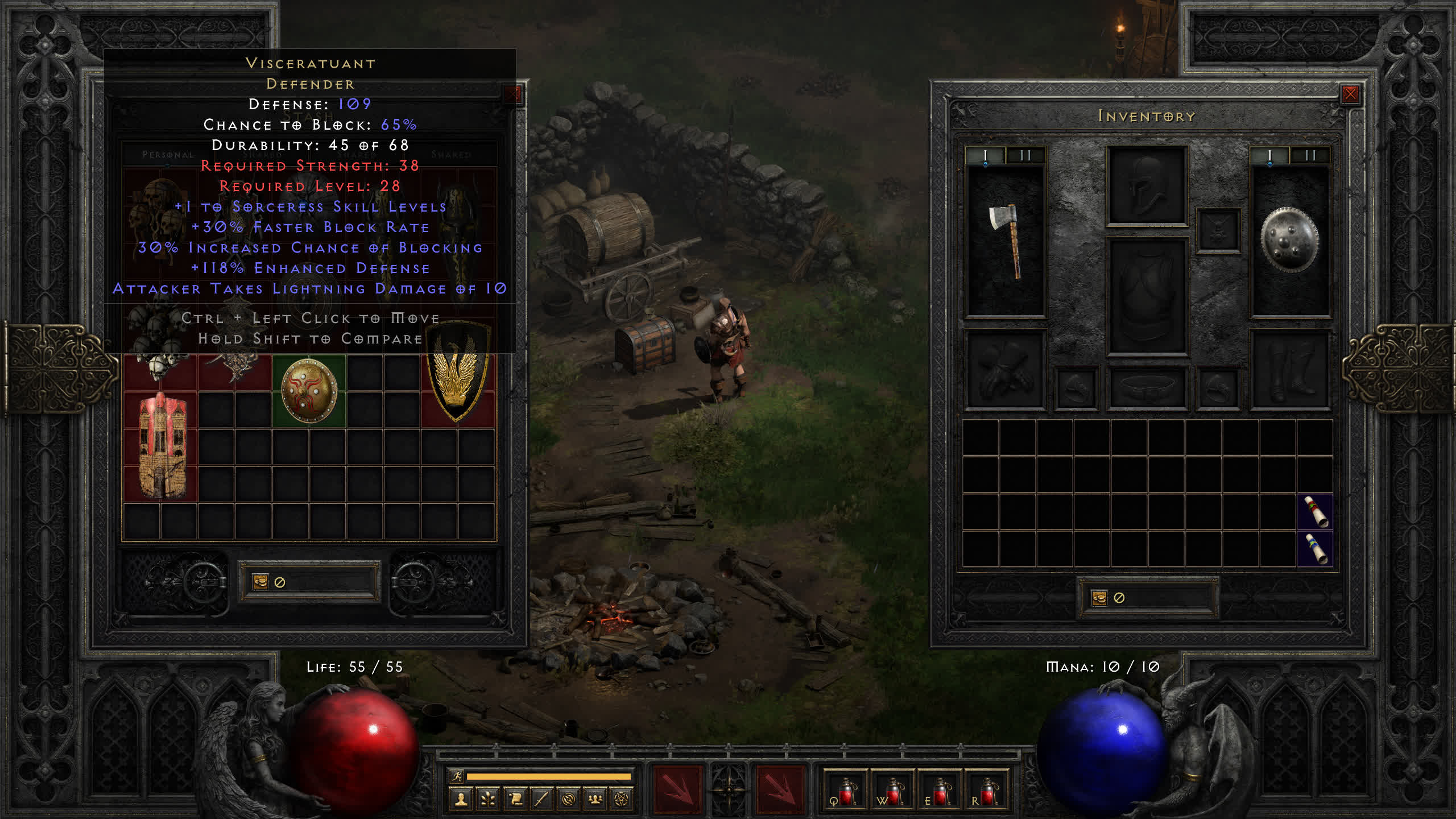1456x819 pixels.
Task: Toggle the run/walk button
Action: [x=457, y=776]
